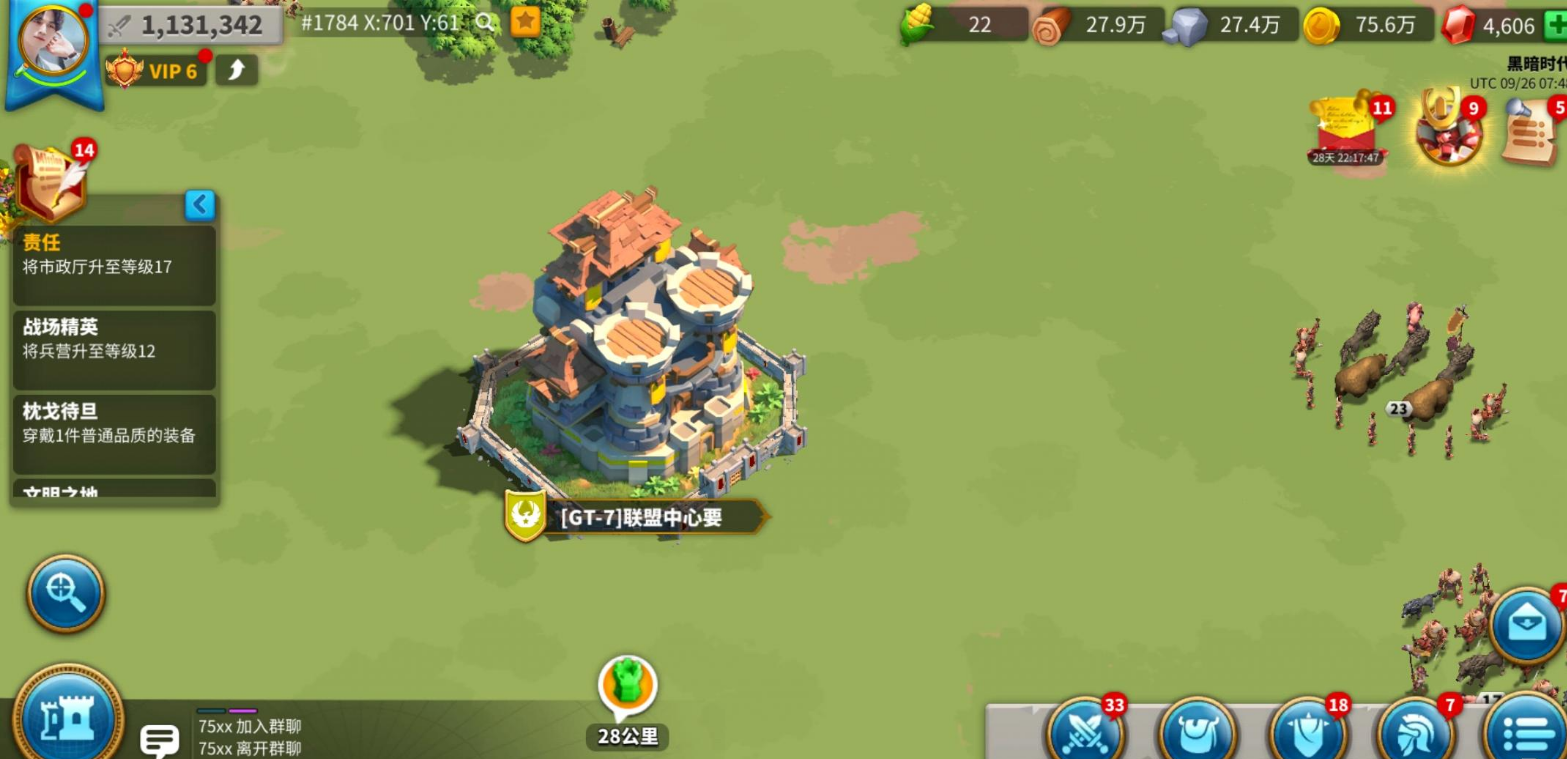
Task: Open the crossed swords campaign button
Action: 1085,731
